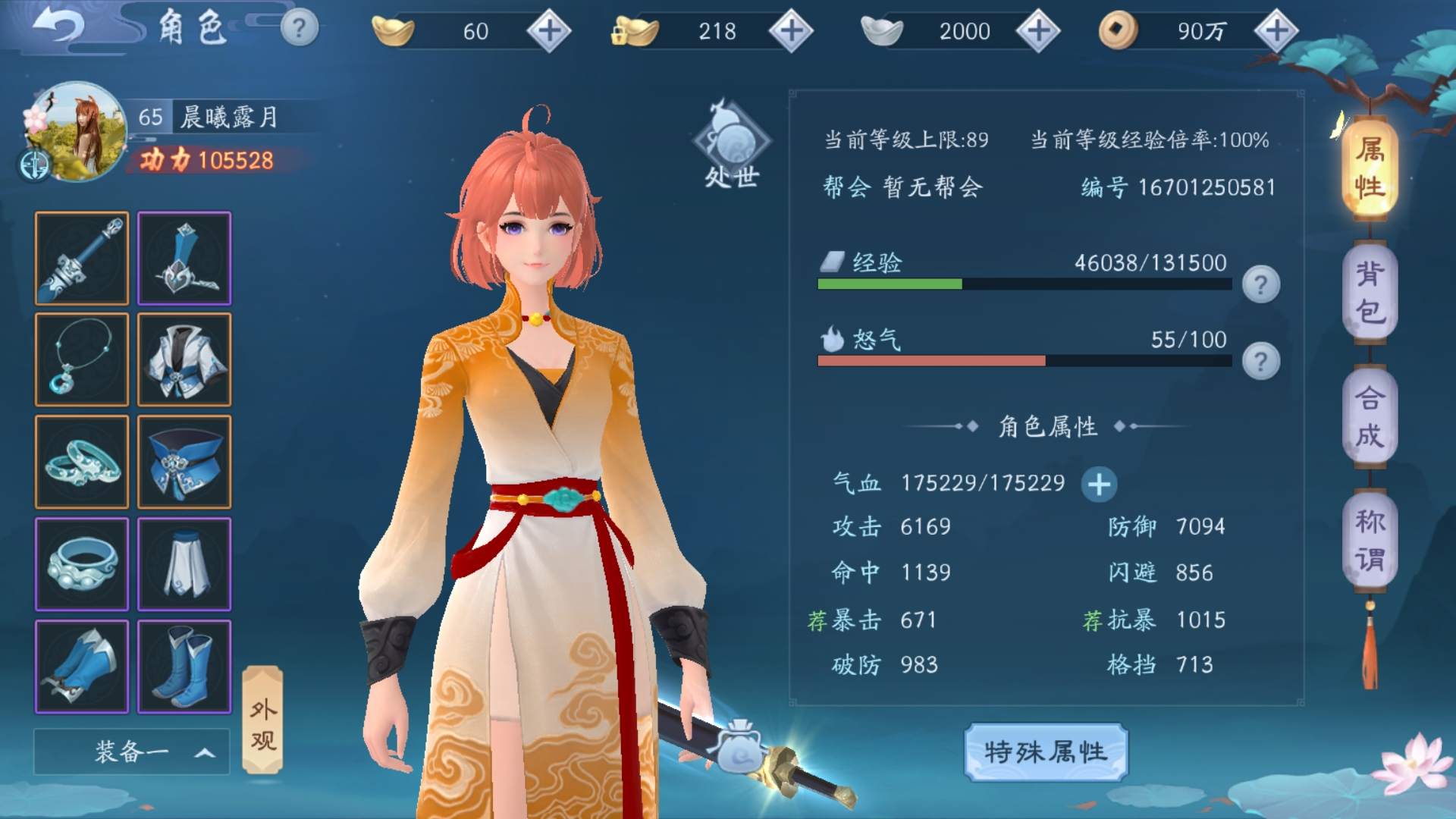This screenshot has width=1456, height=819.
Task: Open the equipped chest armor slot
Action: [184, 359]
